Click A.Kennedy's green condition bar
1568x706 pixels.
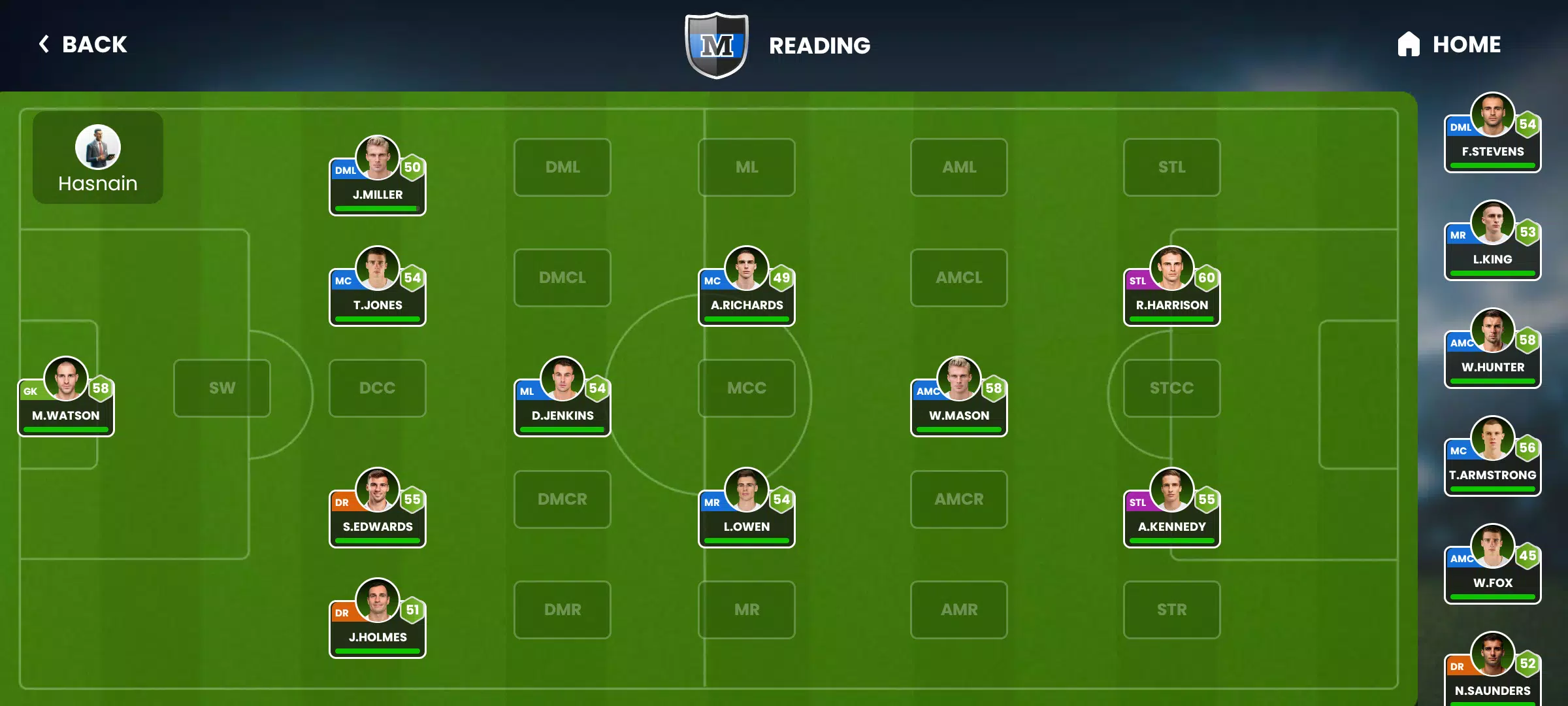[x=1171, y=541]
